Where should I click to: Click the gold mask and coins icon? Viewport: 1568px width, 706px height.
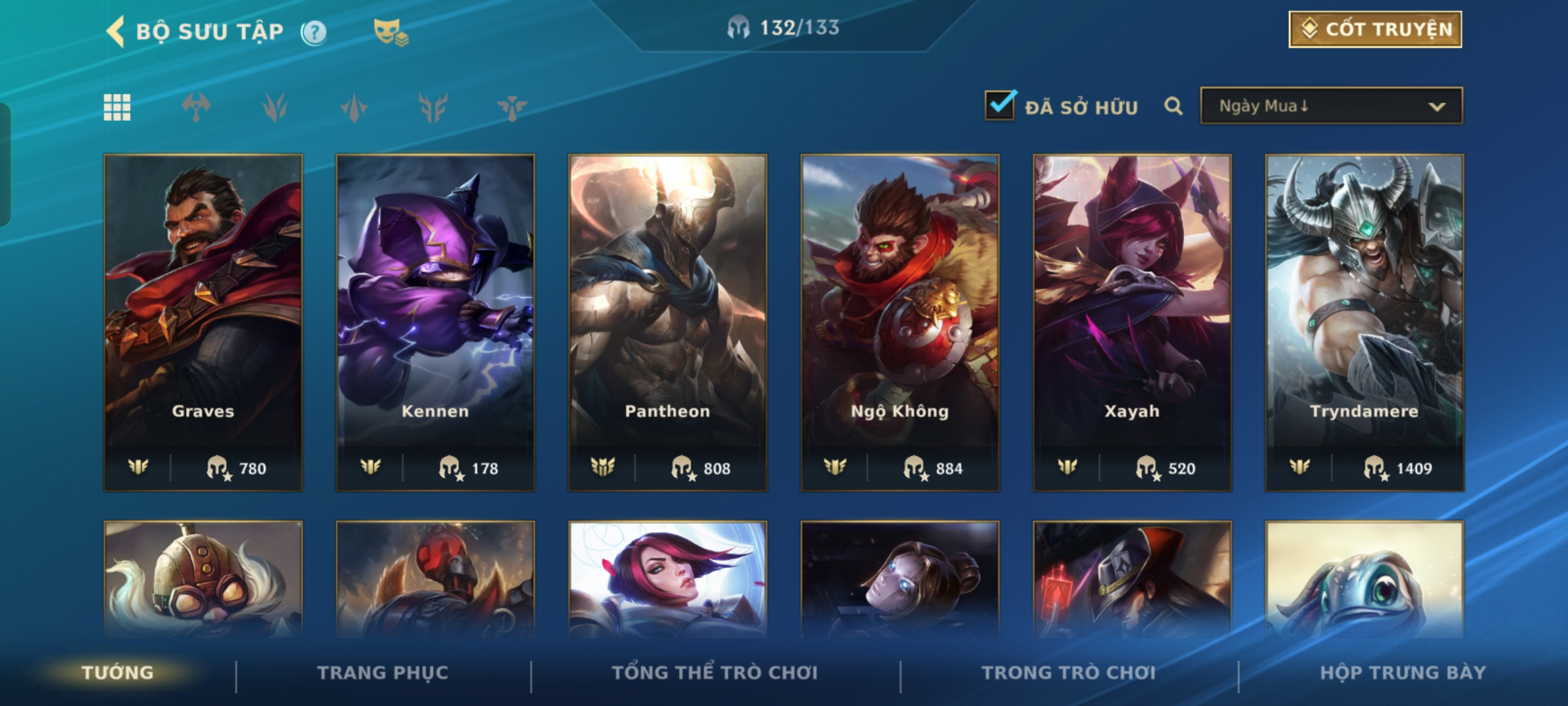coord(390,32)
